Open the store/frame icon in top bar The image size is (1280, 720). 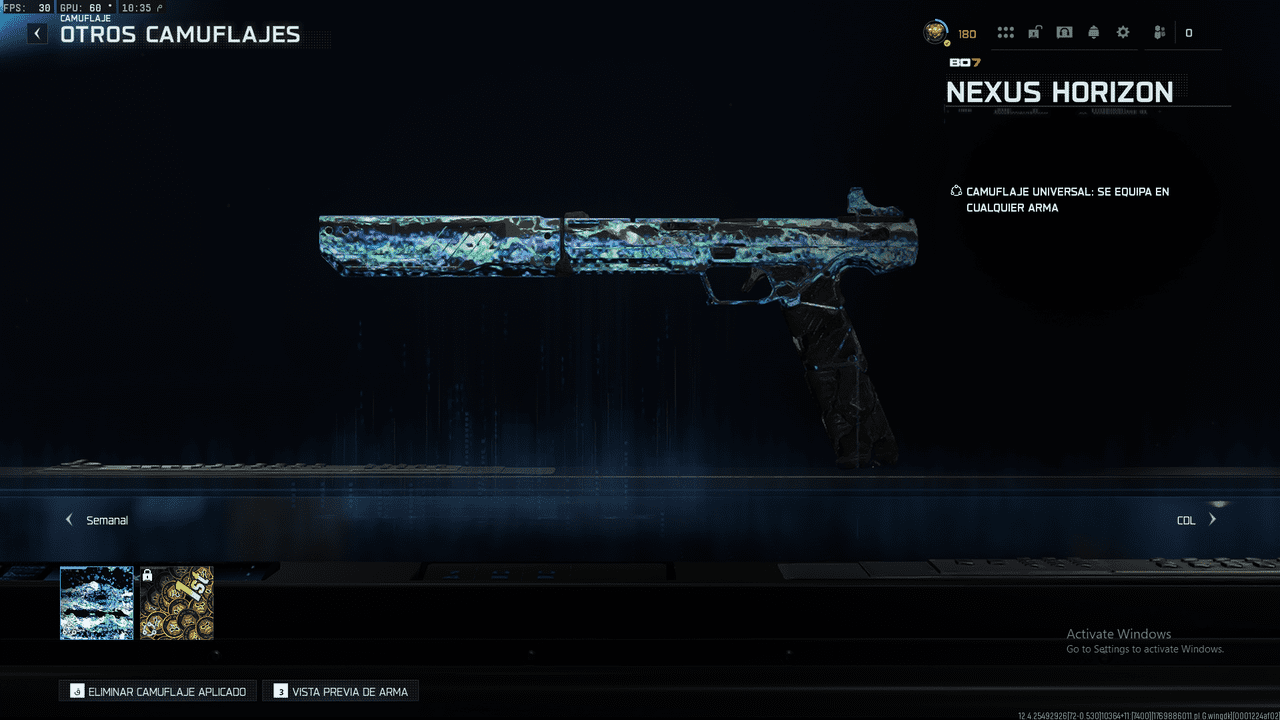[1064, 32]
